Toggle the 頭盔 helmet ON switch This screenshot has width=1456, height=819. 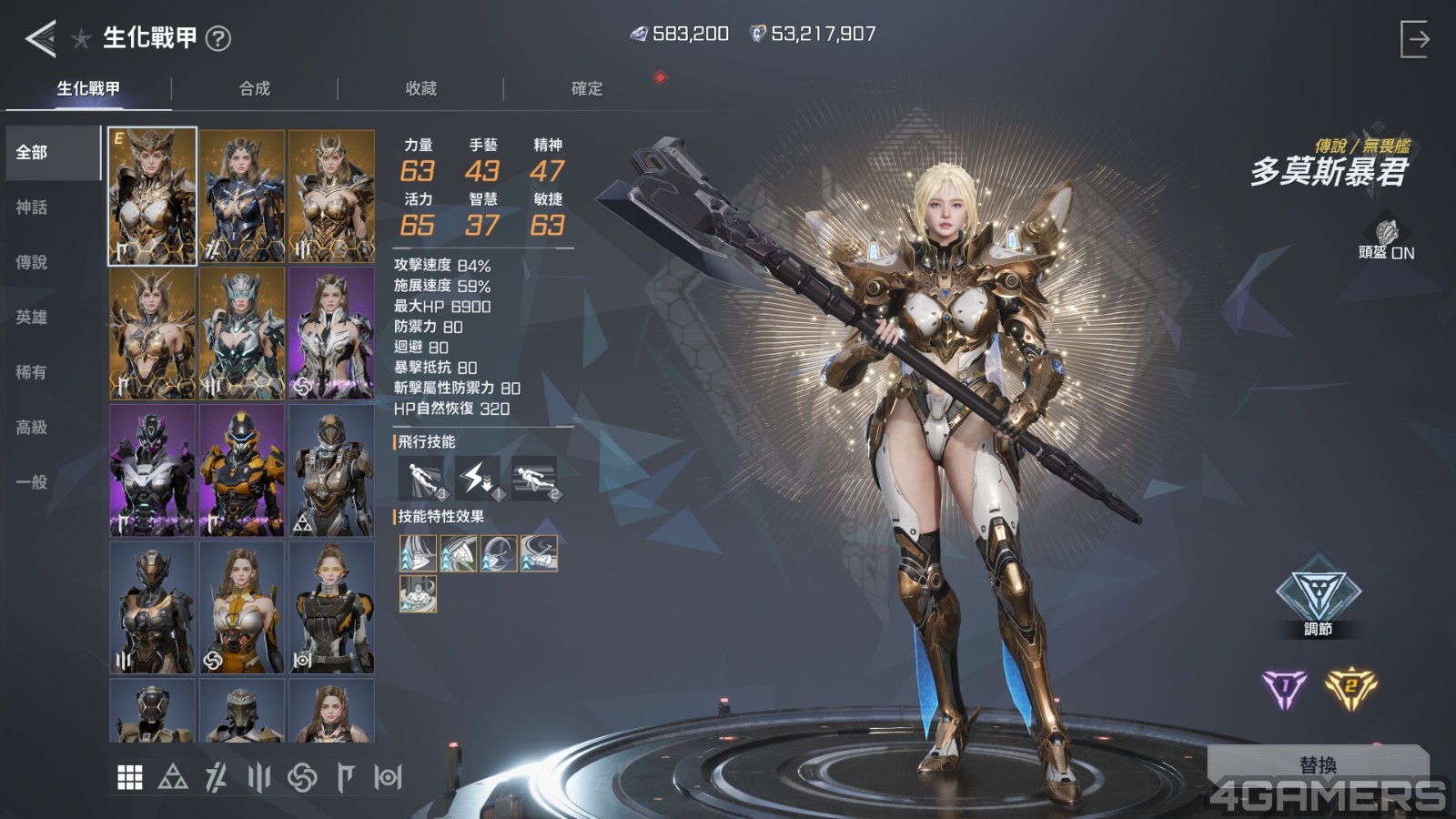click(x=1386, y=240)
